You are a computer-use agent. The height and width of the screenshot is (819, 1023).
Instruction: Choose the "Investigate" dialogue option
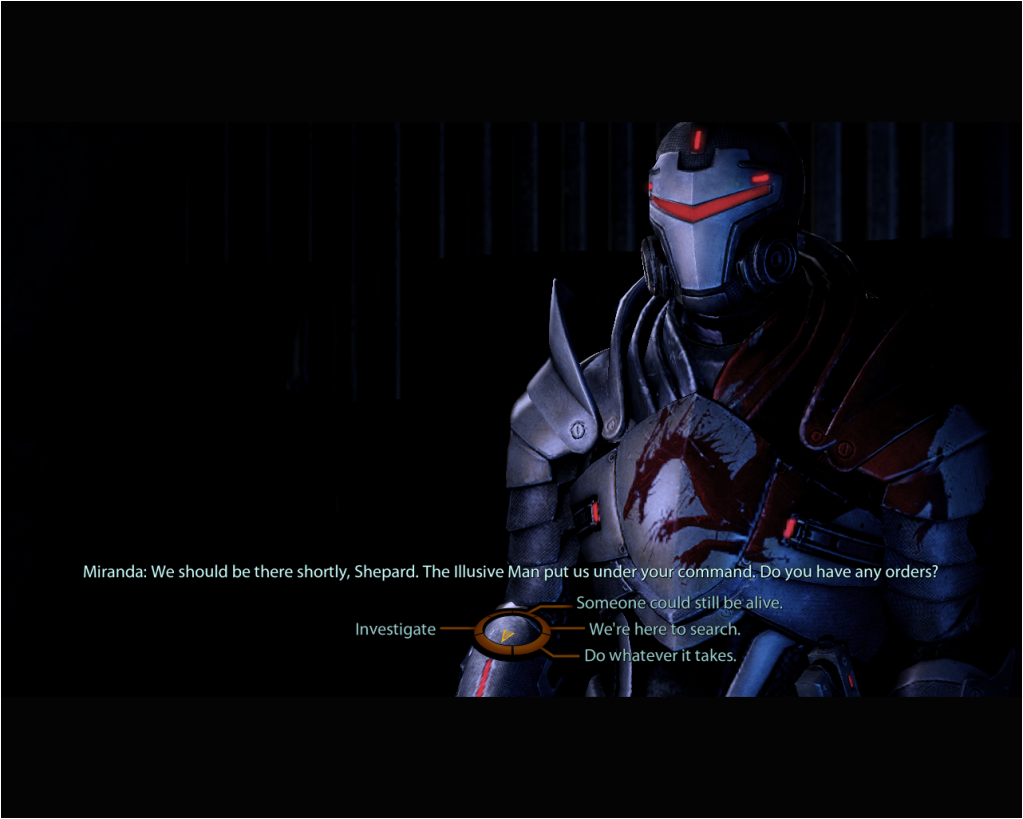[x=396, y=630]
